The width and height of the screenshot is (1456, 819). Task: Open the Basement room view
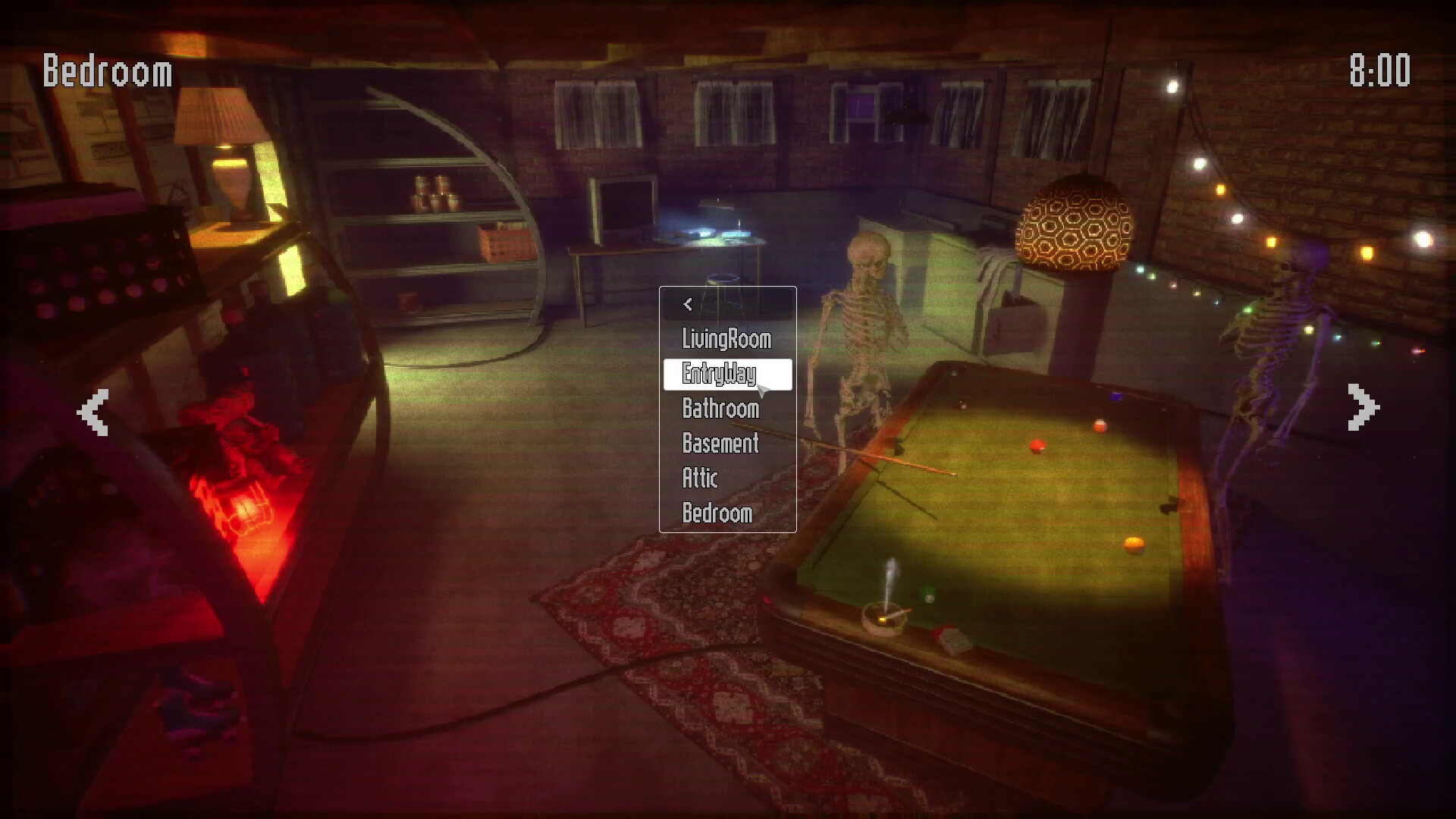click(719, 444)
